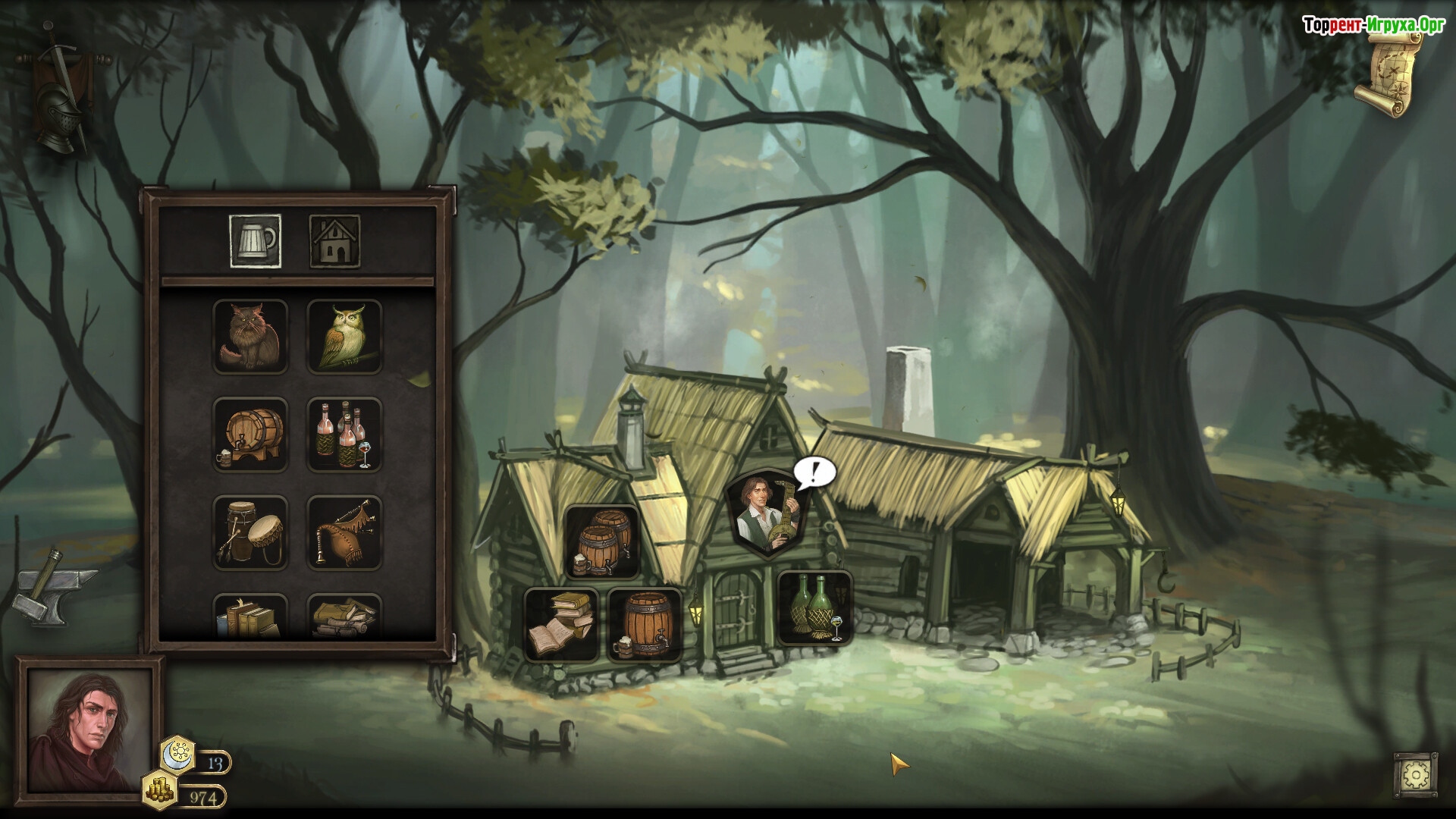The width and height of the screenshot is (1456, 819).
Task: Choose the firewood logs item
Action: [x=344, y=617]
